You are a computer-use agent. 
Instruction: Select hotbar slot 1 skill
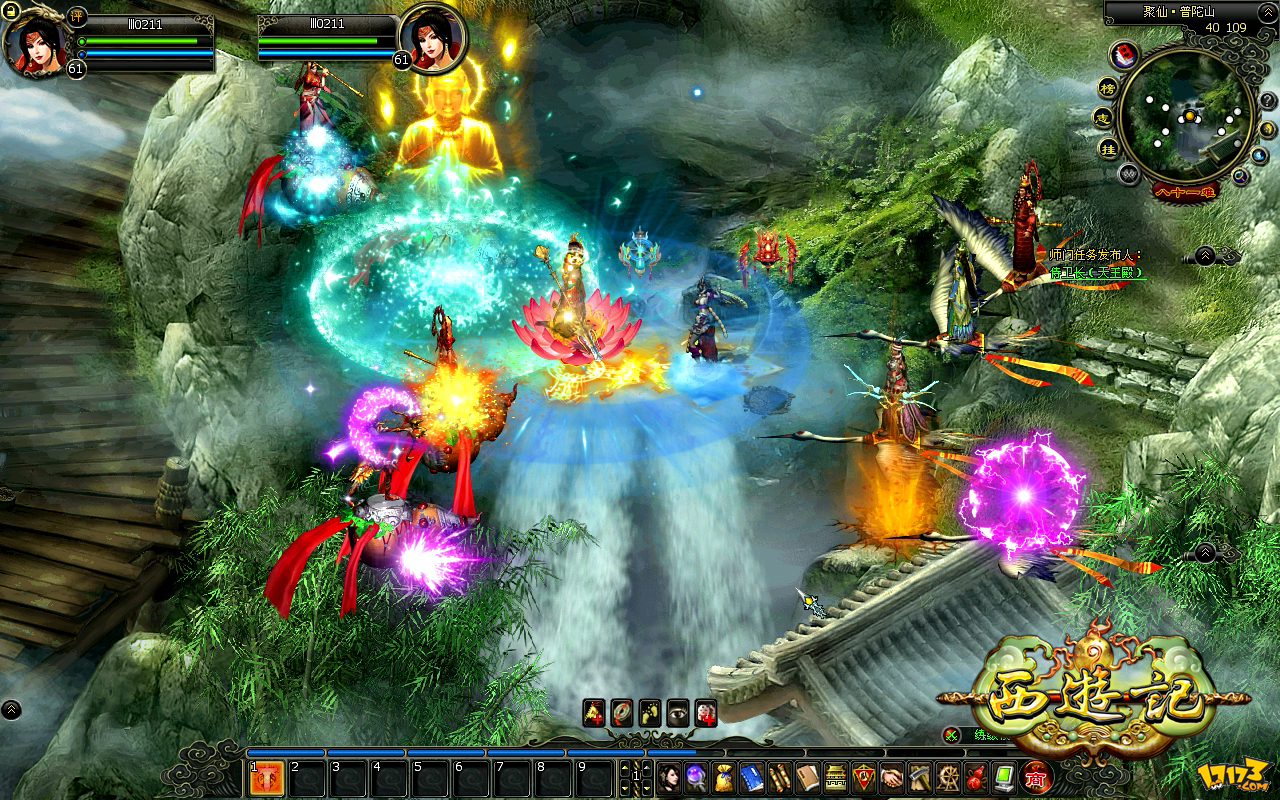266,778
